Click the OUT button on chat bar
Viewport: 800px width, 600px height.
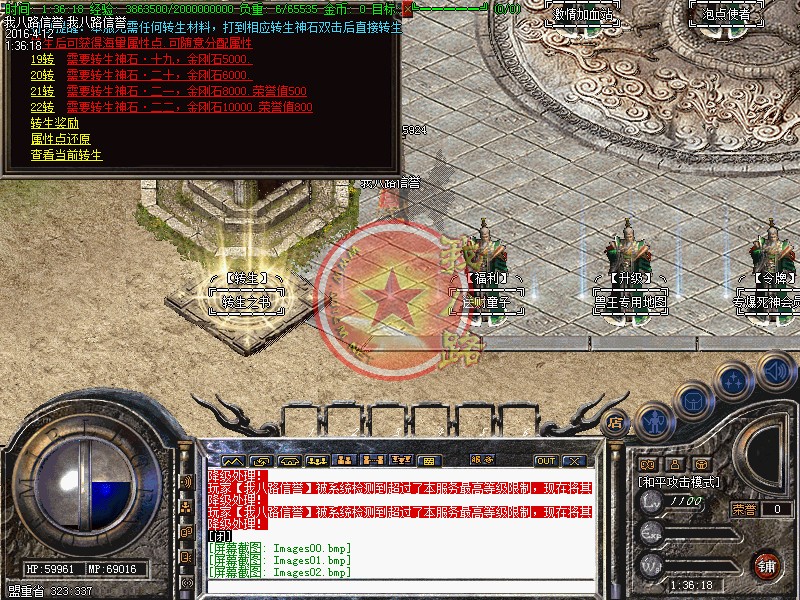click(x=545, y=461)
